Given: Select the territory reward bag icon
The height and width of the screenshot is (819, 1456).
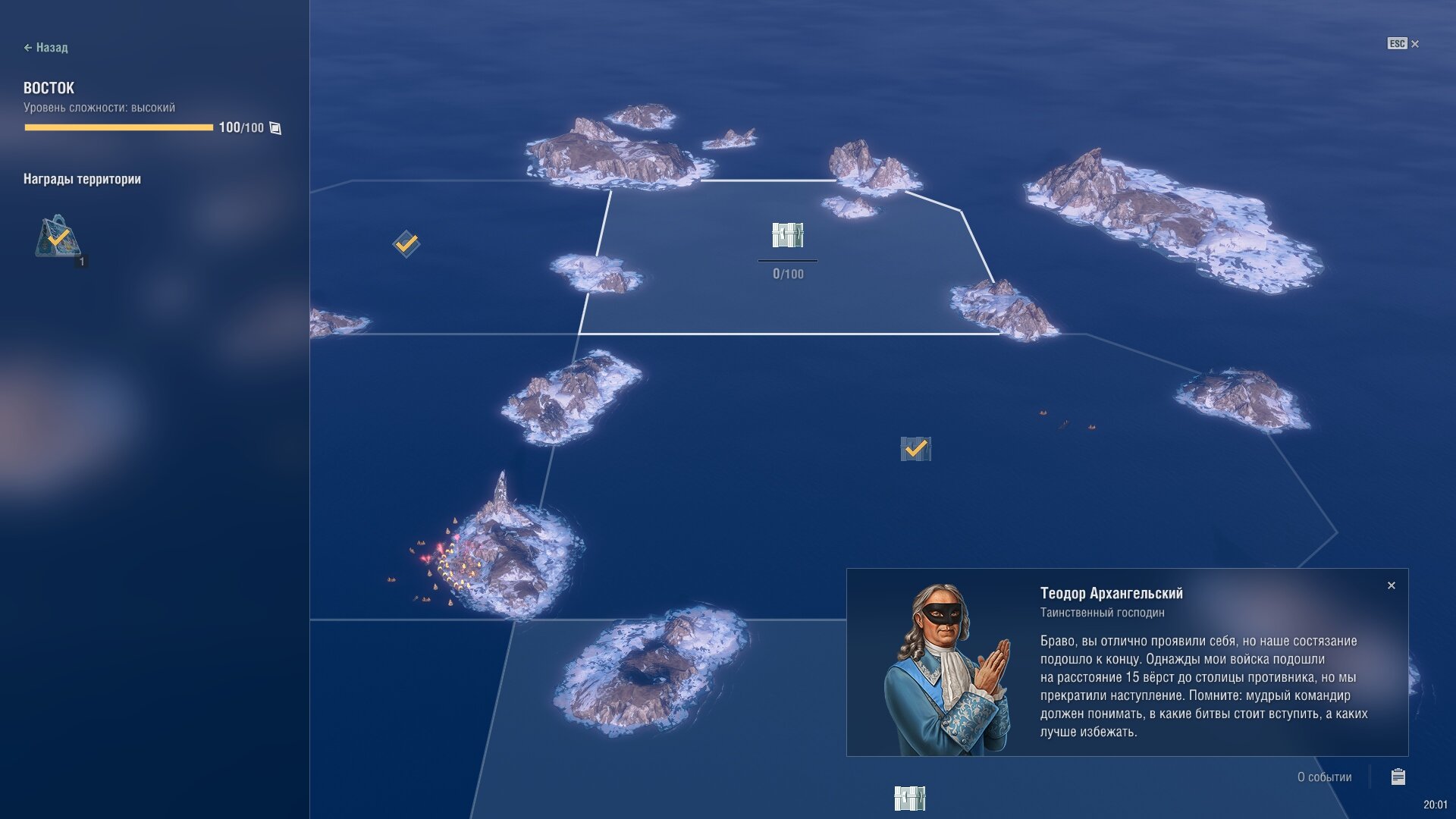Looking at the screenshot, I should pos(58,237).
